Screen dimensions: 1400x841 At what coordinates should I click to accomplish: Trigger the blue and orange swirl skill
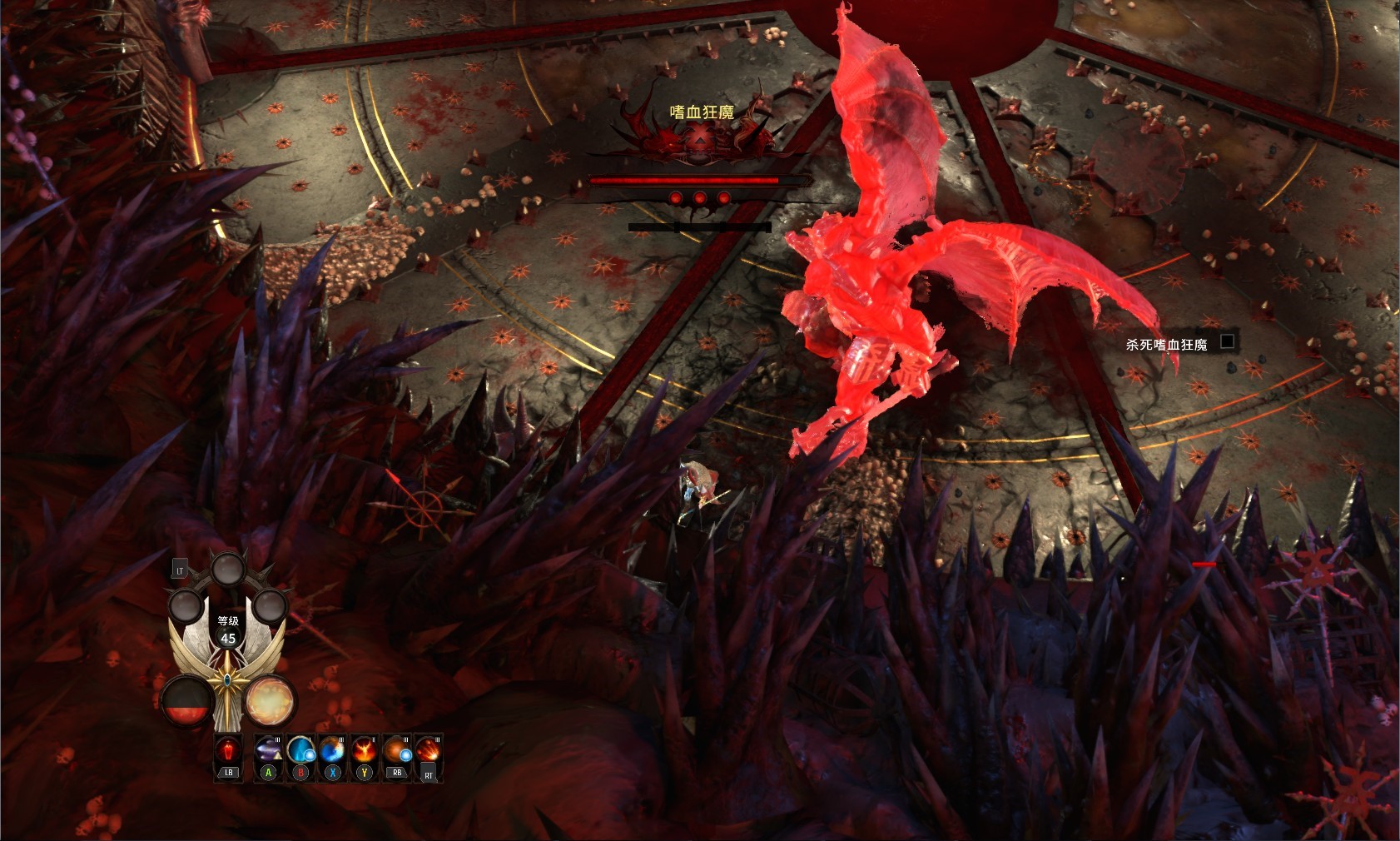point(332,751)
